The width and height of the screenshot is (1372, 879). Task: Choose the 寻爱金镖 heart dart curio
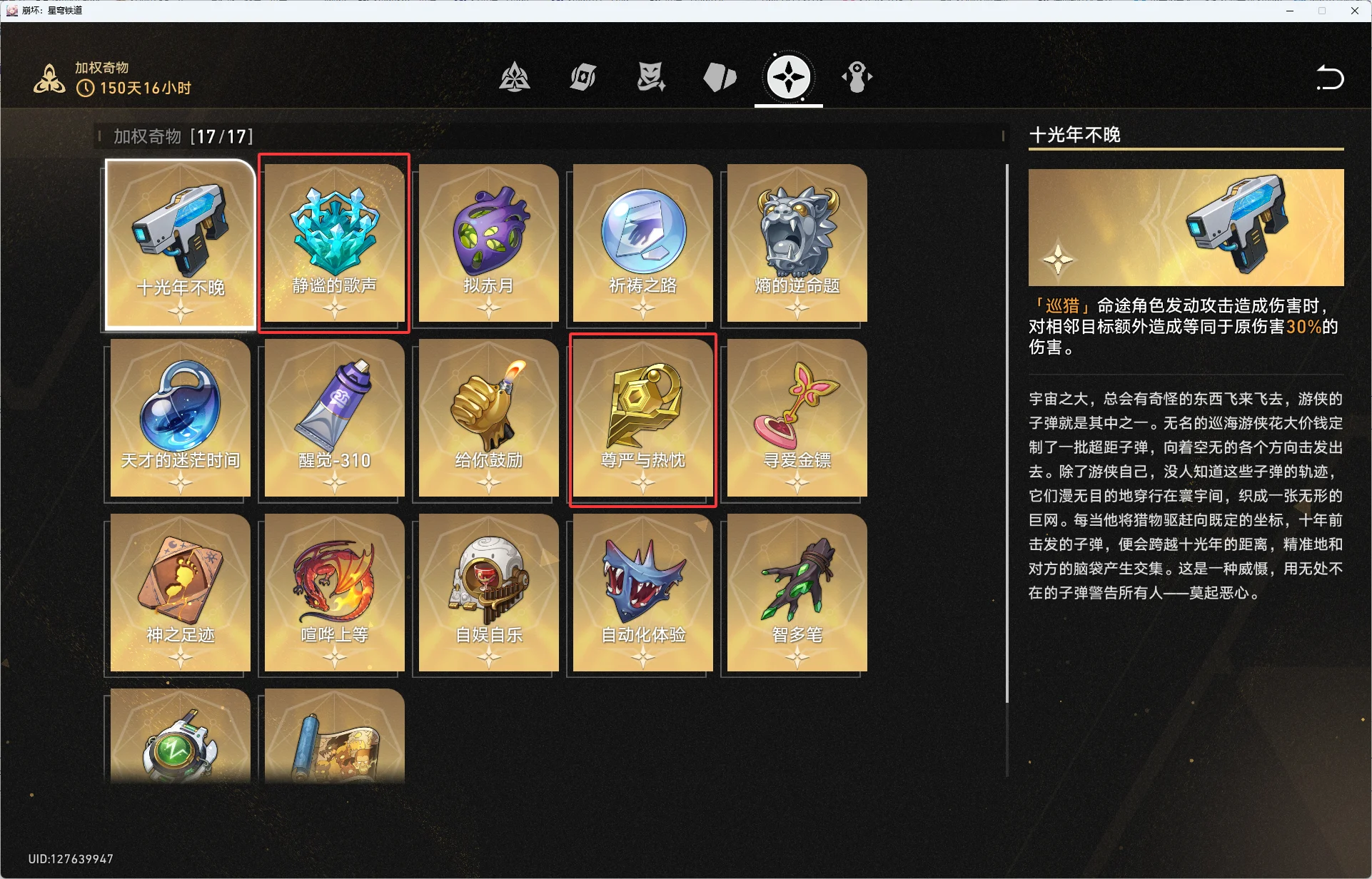797,417
